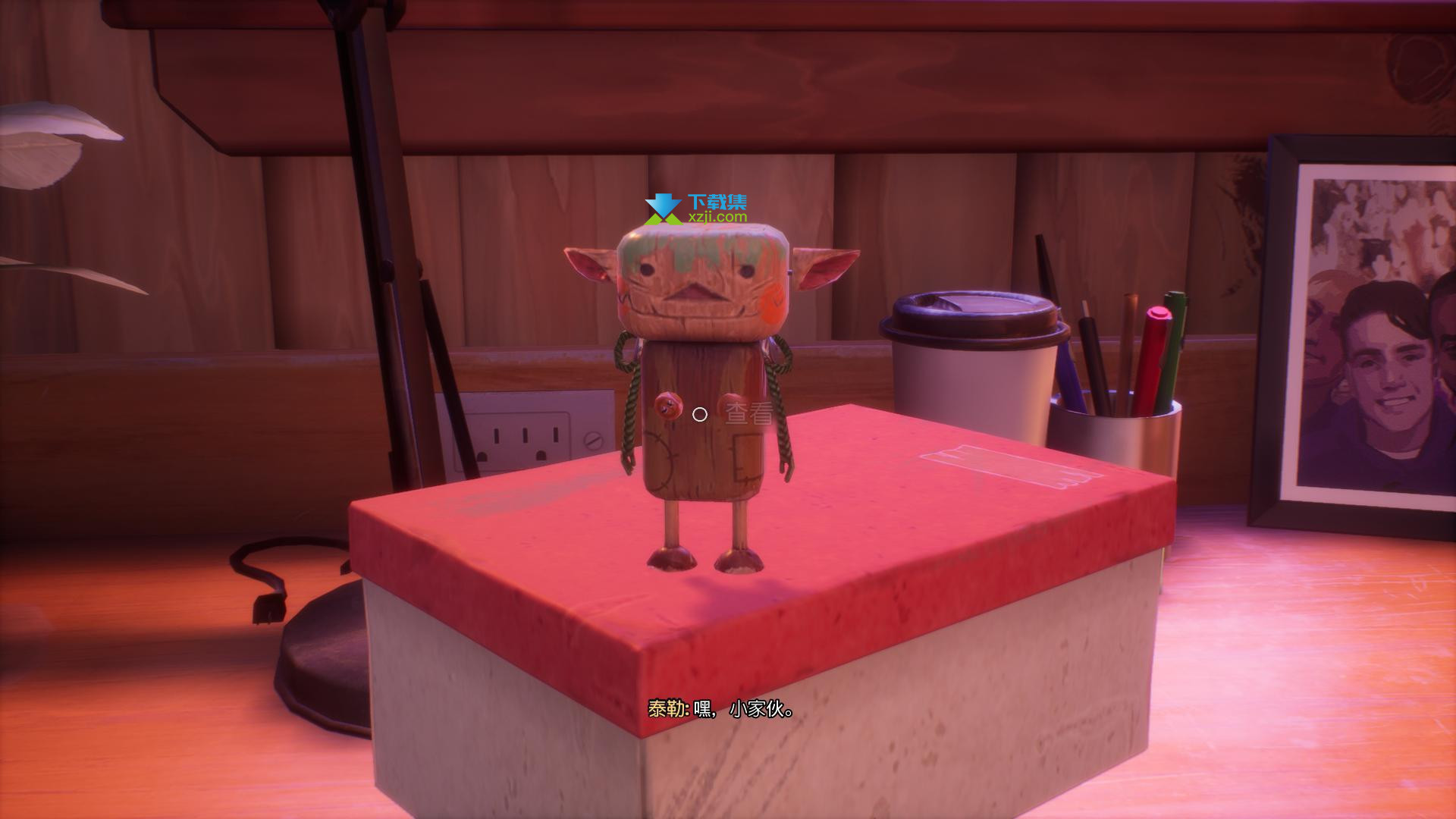This screenshot has width=1456, height=819.
Task: Select the 查看 interaction prompt
Action: pos(748,414)
